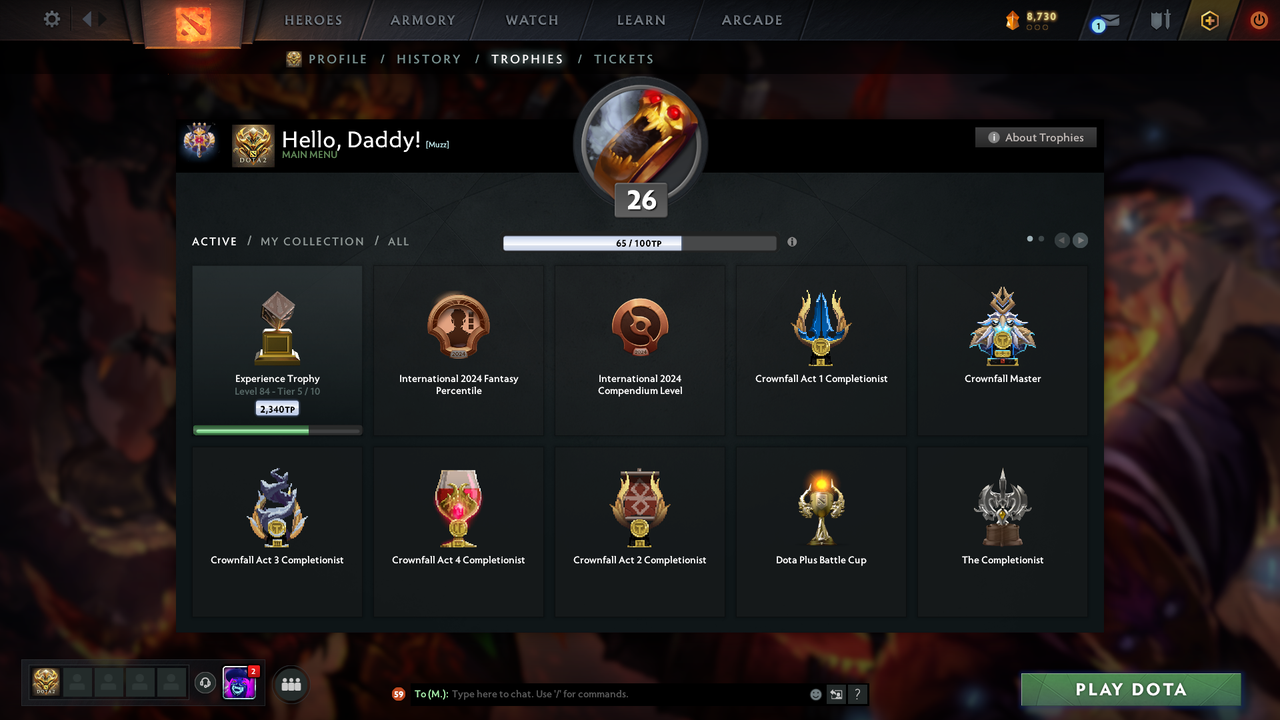Switch to the MY COLLECTION view

coord(311,241)
